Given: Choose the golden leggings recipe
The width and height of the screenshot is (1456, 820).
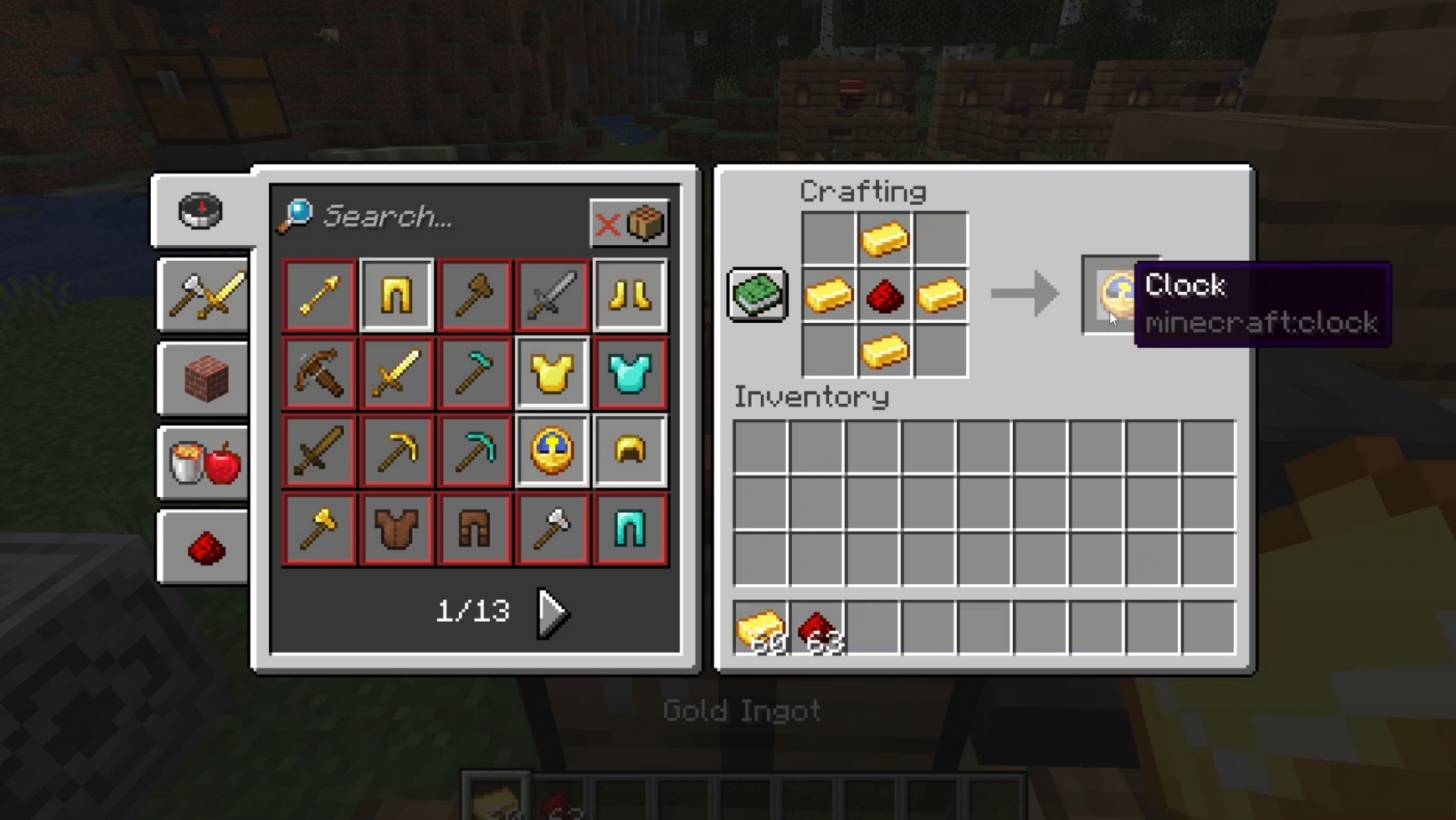Looking at the screenshot, I should pyautogui.click(x=397, y=296).
